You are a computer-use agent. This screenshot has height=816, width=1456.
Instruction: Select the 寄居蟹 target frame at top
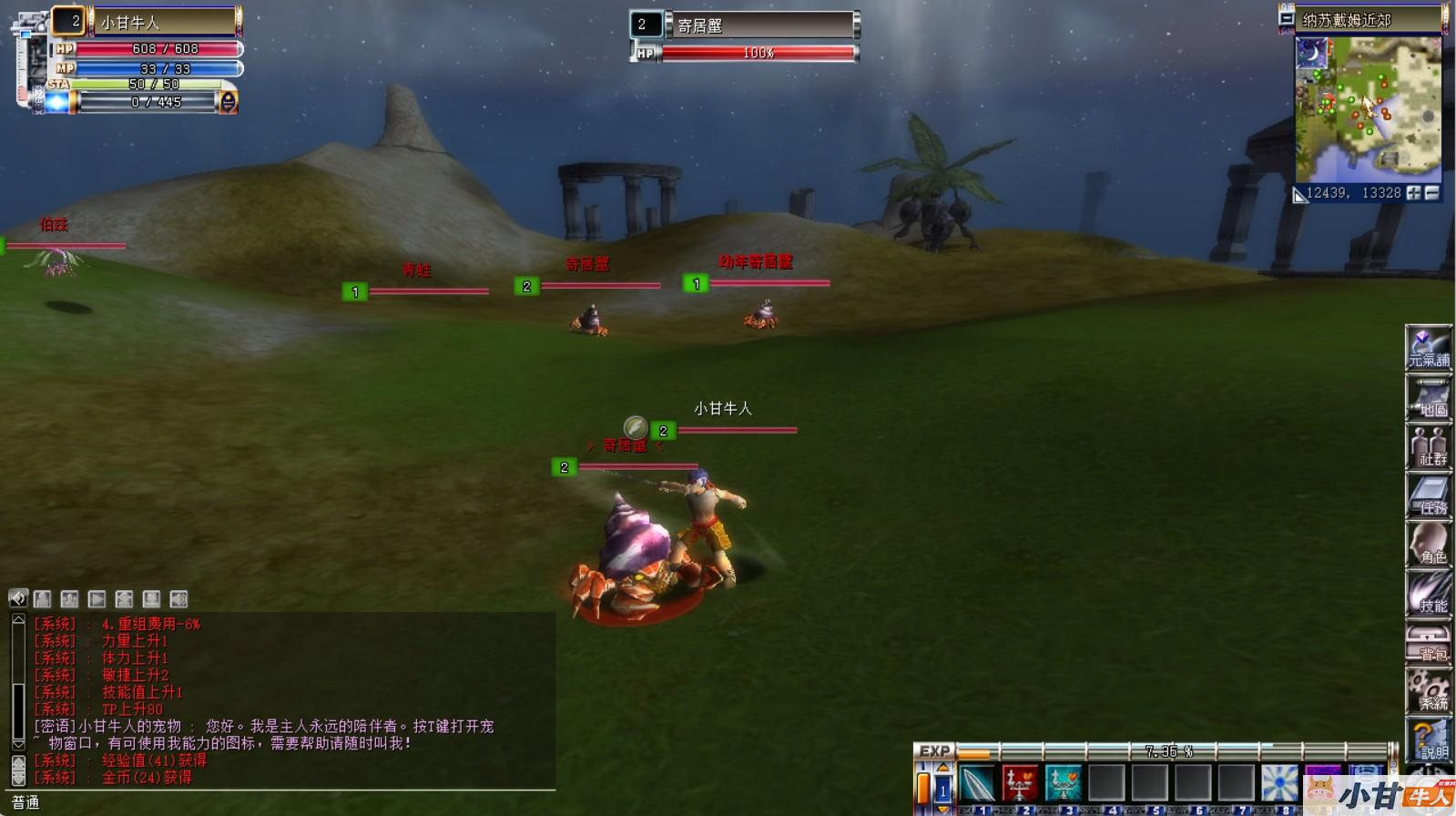coord(760,25)
